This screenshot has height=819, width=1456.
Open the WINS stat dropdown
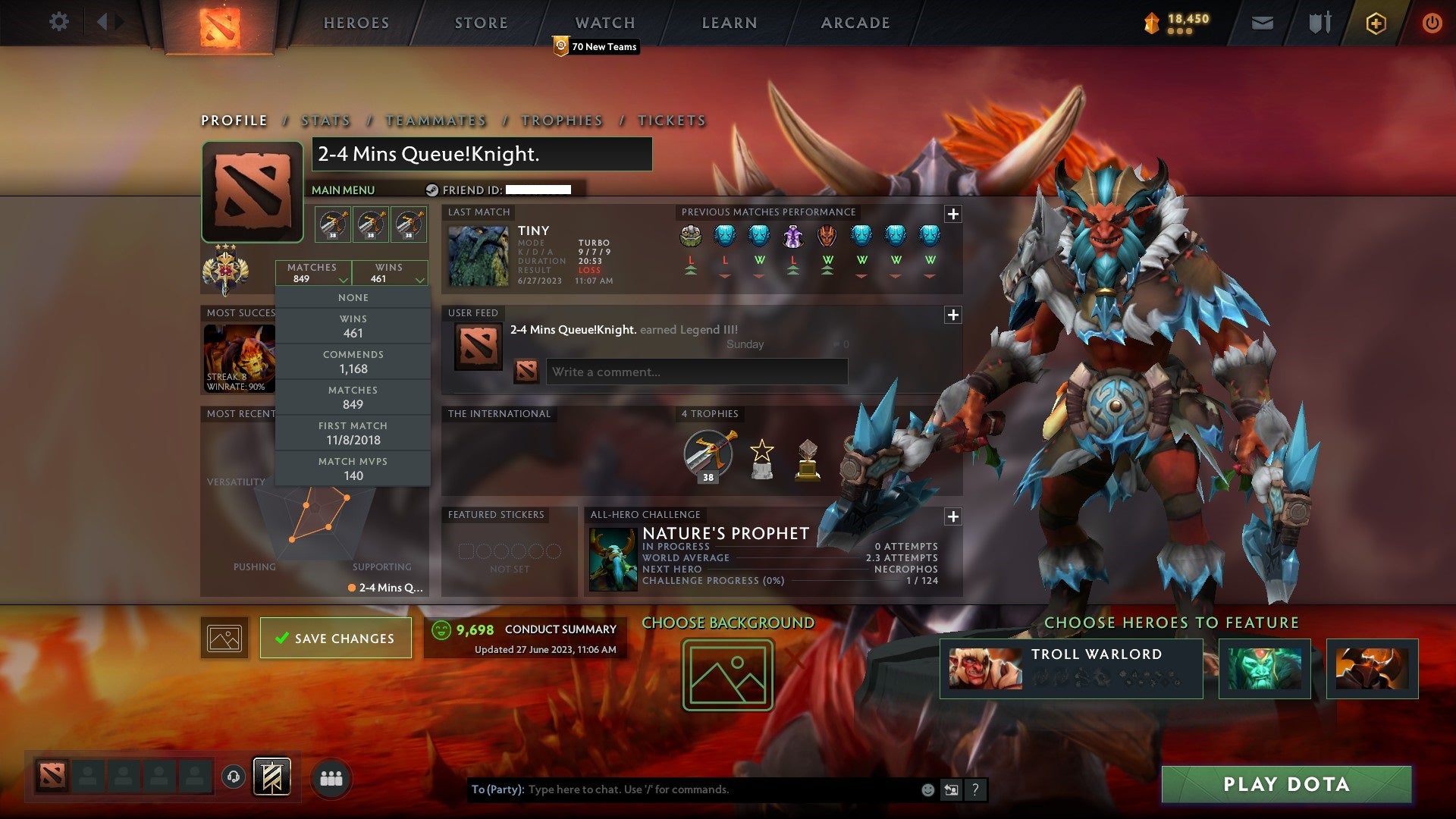(390, 273)
